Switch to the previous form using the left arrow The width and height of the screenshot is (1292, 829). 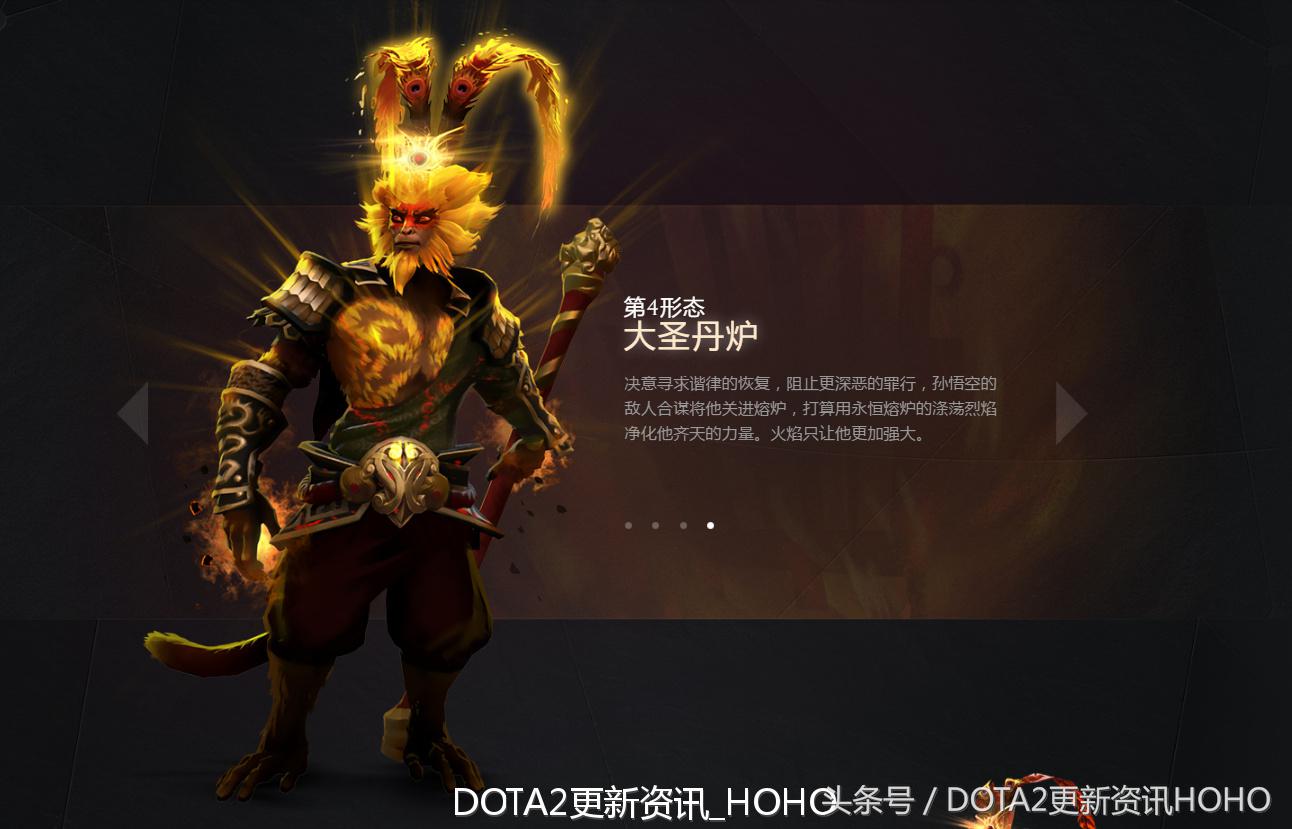[x=132, y=411]
